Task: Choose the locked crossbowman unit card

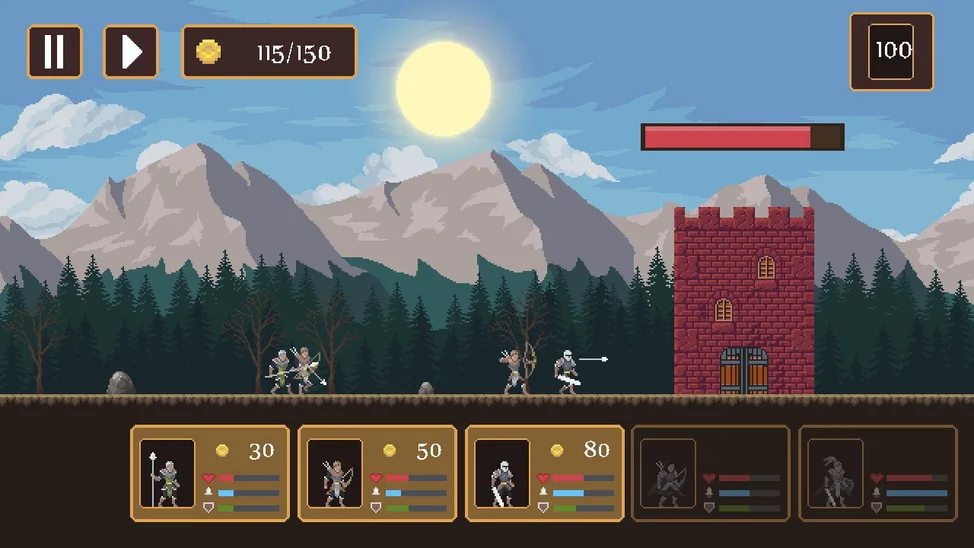Action: click(x=711, y=473)
